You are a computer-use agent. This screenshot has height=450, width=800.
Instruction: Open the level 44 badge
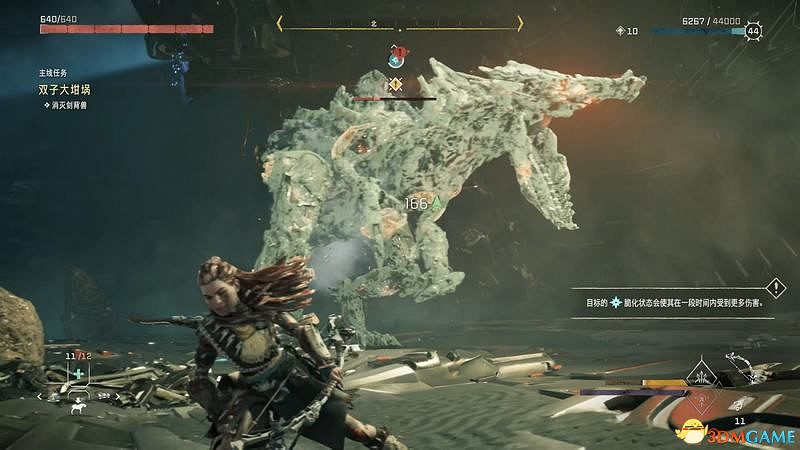point(752,31)
